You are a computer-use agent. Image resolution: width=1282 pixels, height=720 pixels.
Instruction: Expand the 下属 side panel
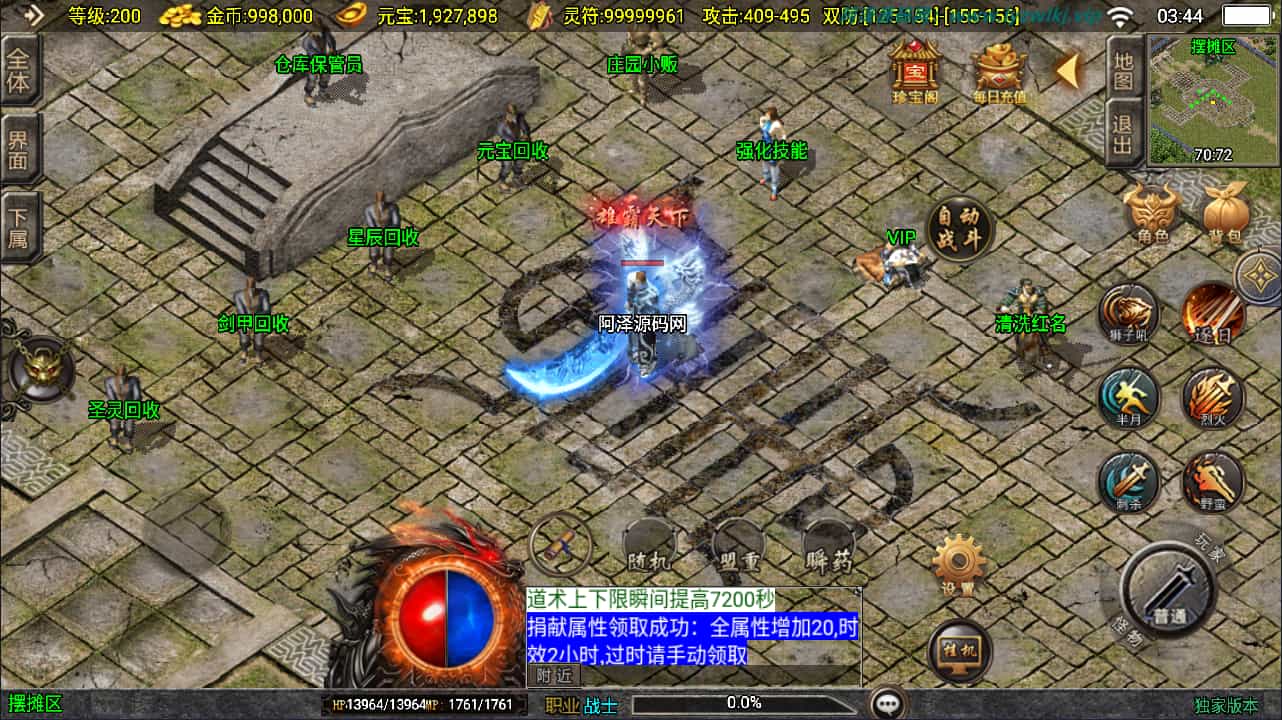click(x=20, y=222)
